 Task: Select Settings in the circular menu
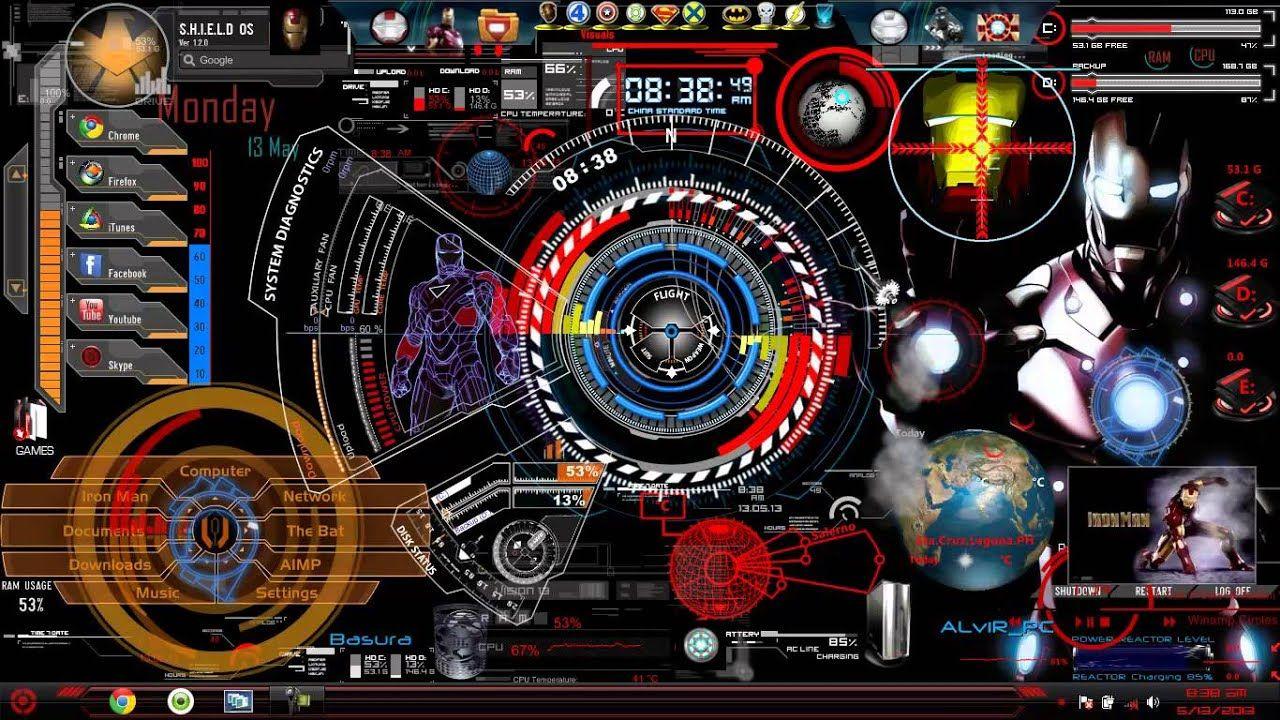point(288,592)
